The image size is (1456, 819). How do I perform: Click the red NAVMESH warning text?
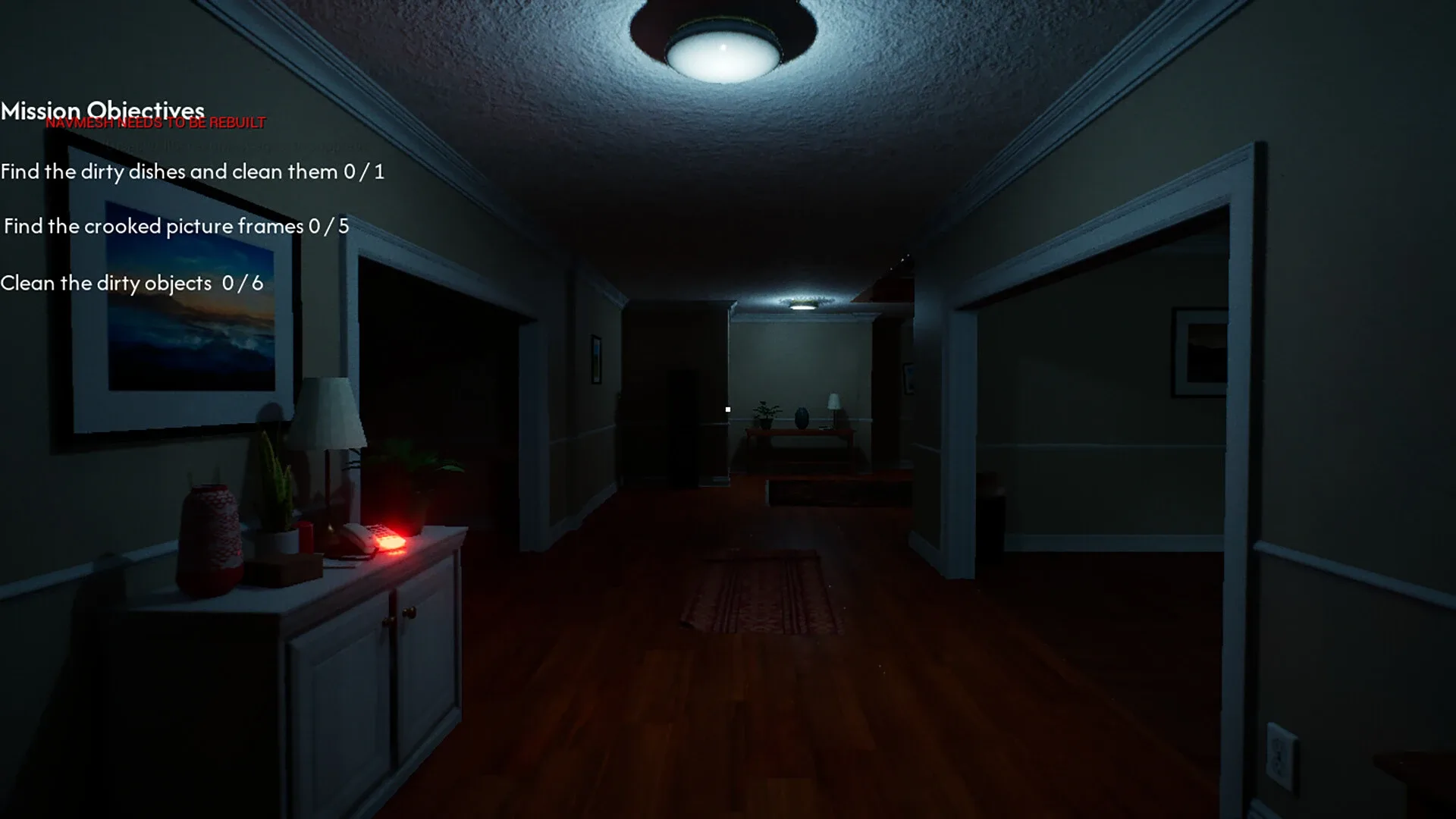click(155, 121)
